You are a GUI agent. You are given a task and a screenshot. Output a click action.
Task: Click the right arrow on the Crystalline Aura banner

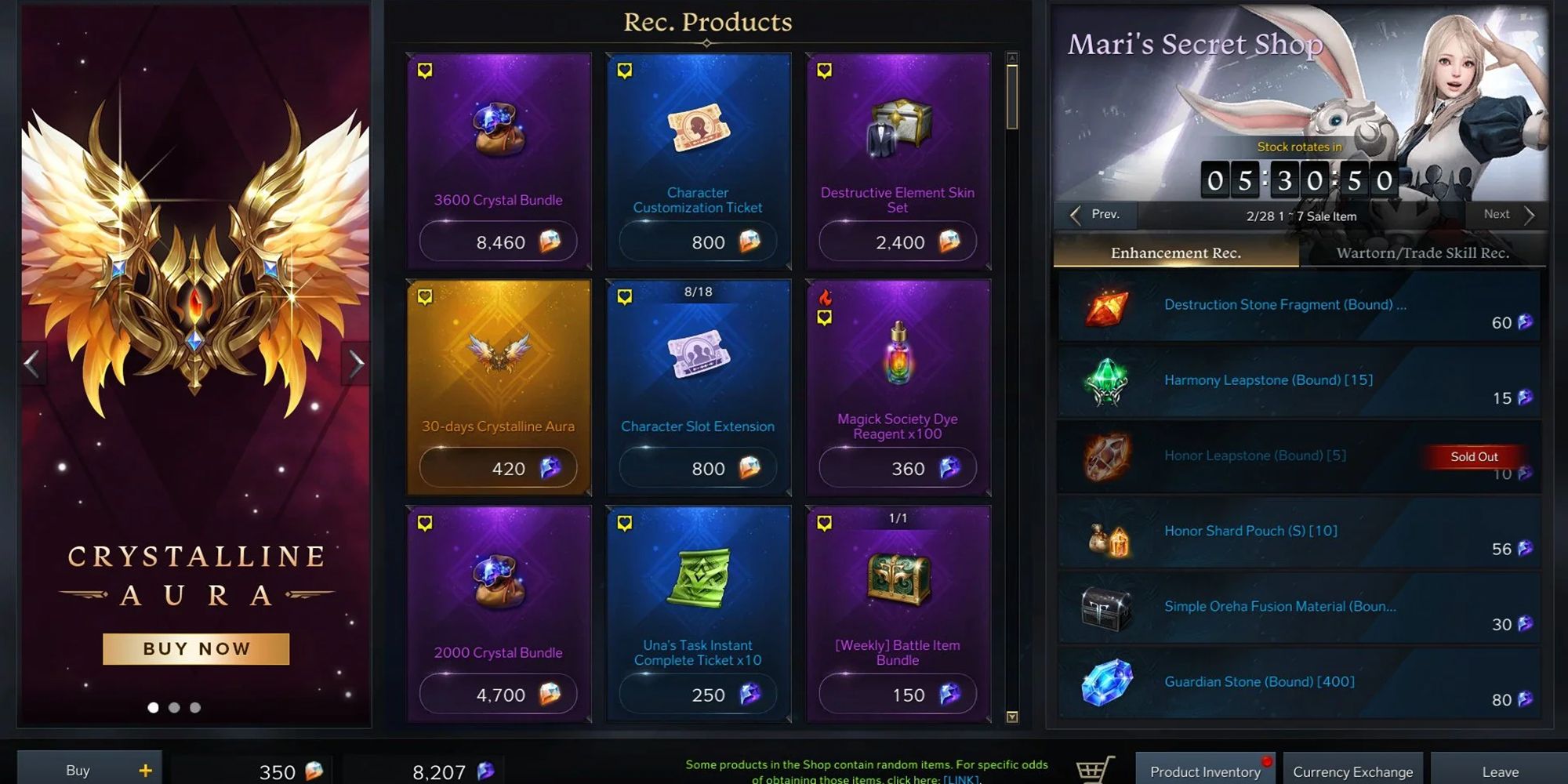pos(358,361)
